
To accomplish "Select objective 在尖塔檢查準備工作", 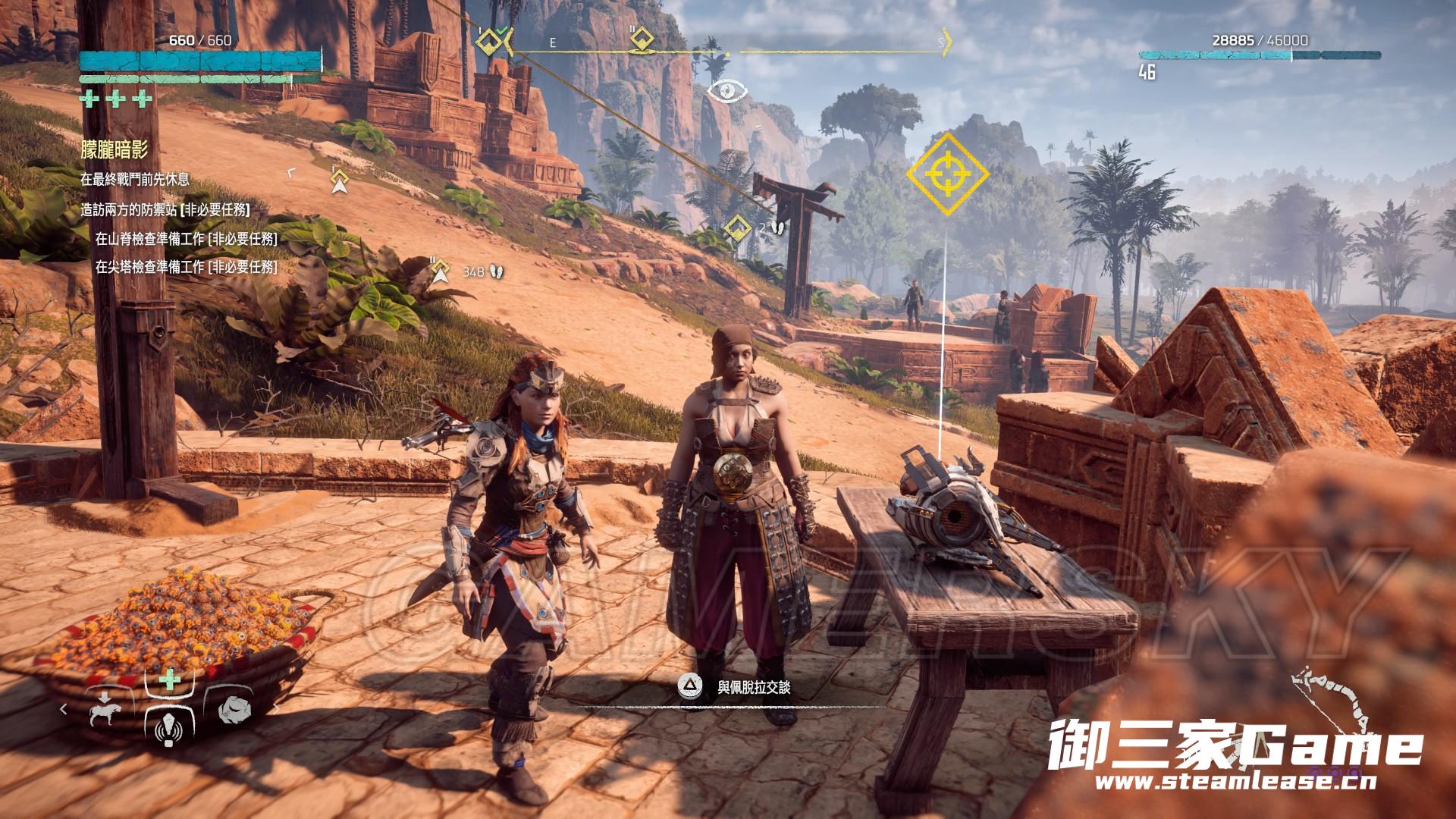I will click(186, 267).
